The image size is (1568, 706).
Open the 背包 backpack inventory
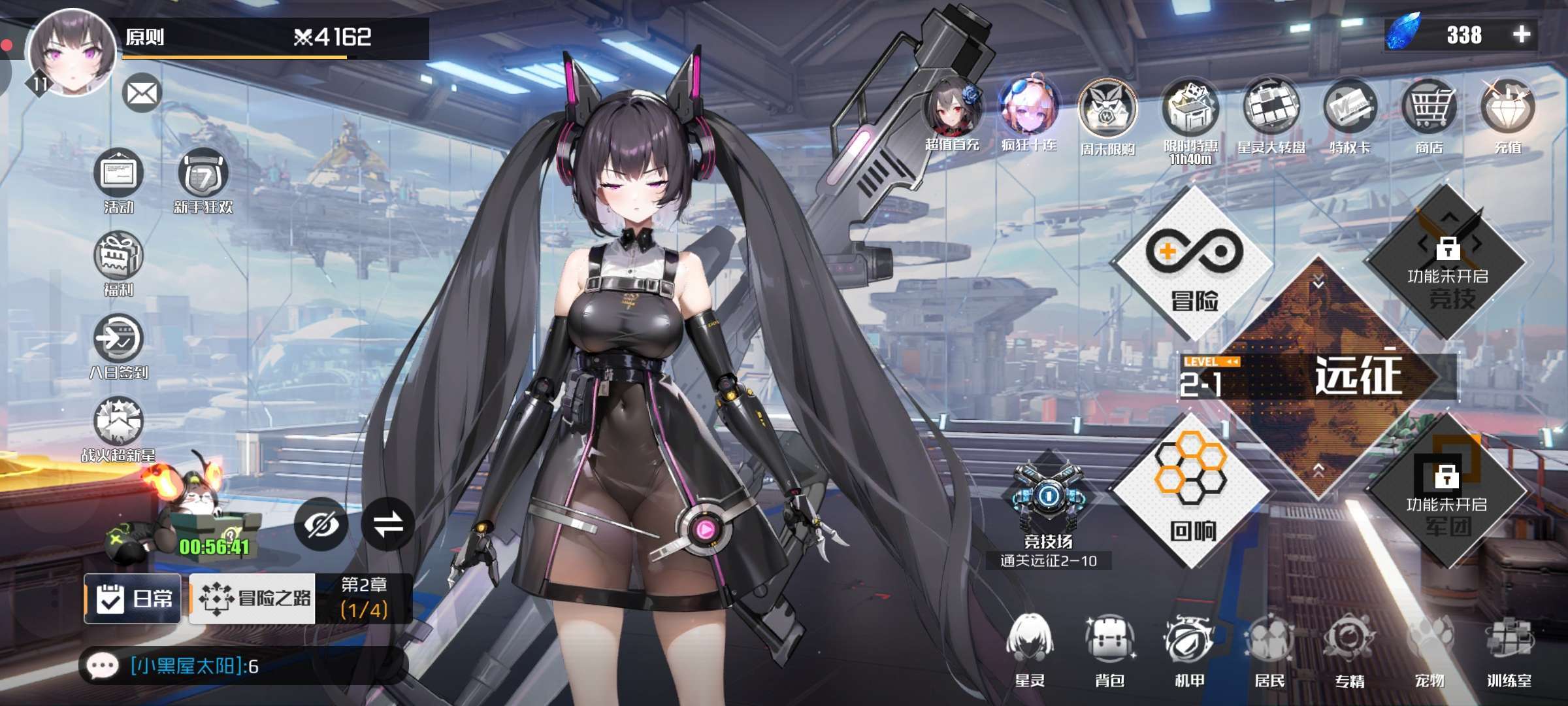tap(1109, 647)
